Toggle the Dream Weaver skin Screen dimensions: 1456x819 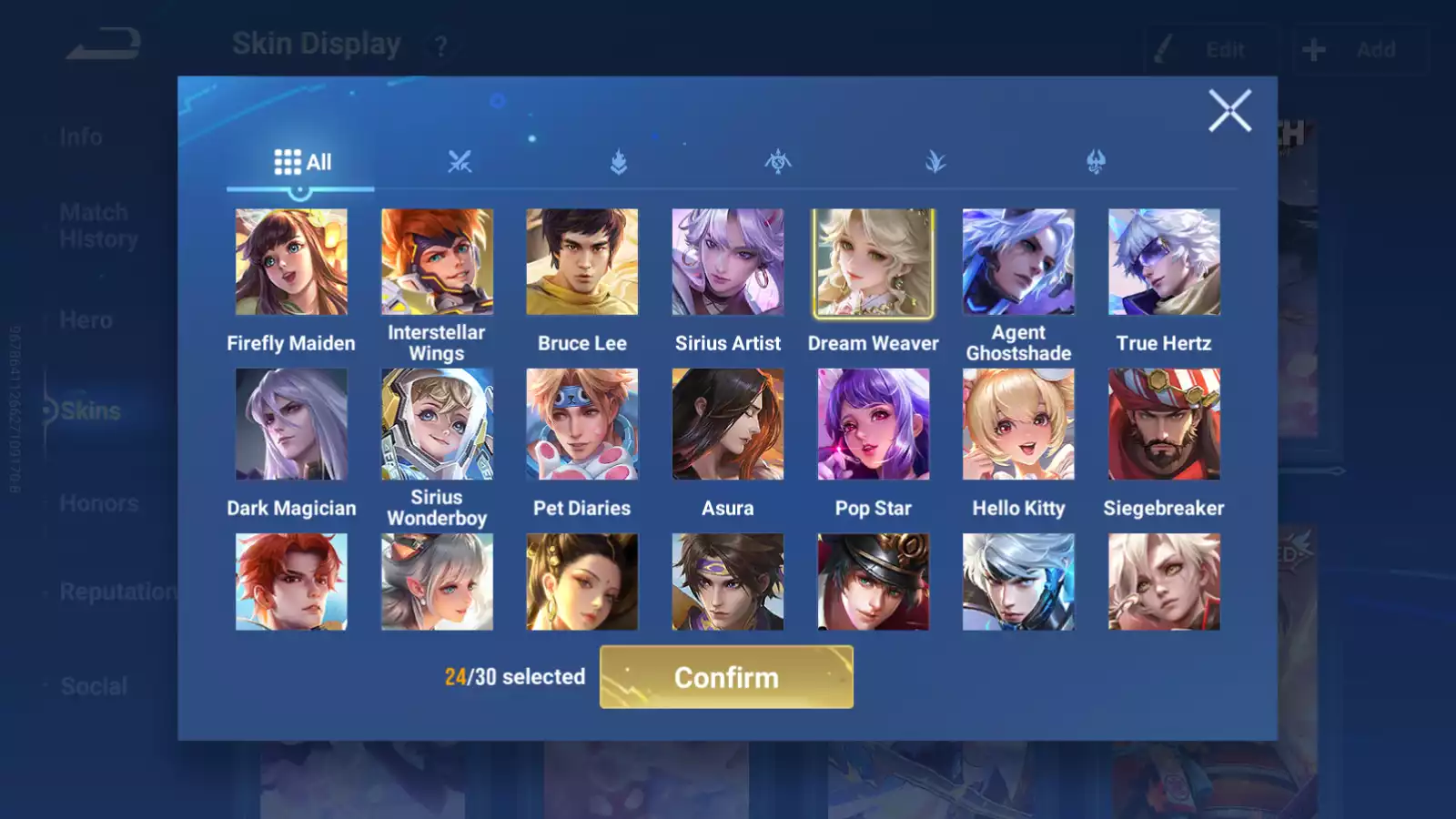(x=874, y=262)
